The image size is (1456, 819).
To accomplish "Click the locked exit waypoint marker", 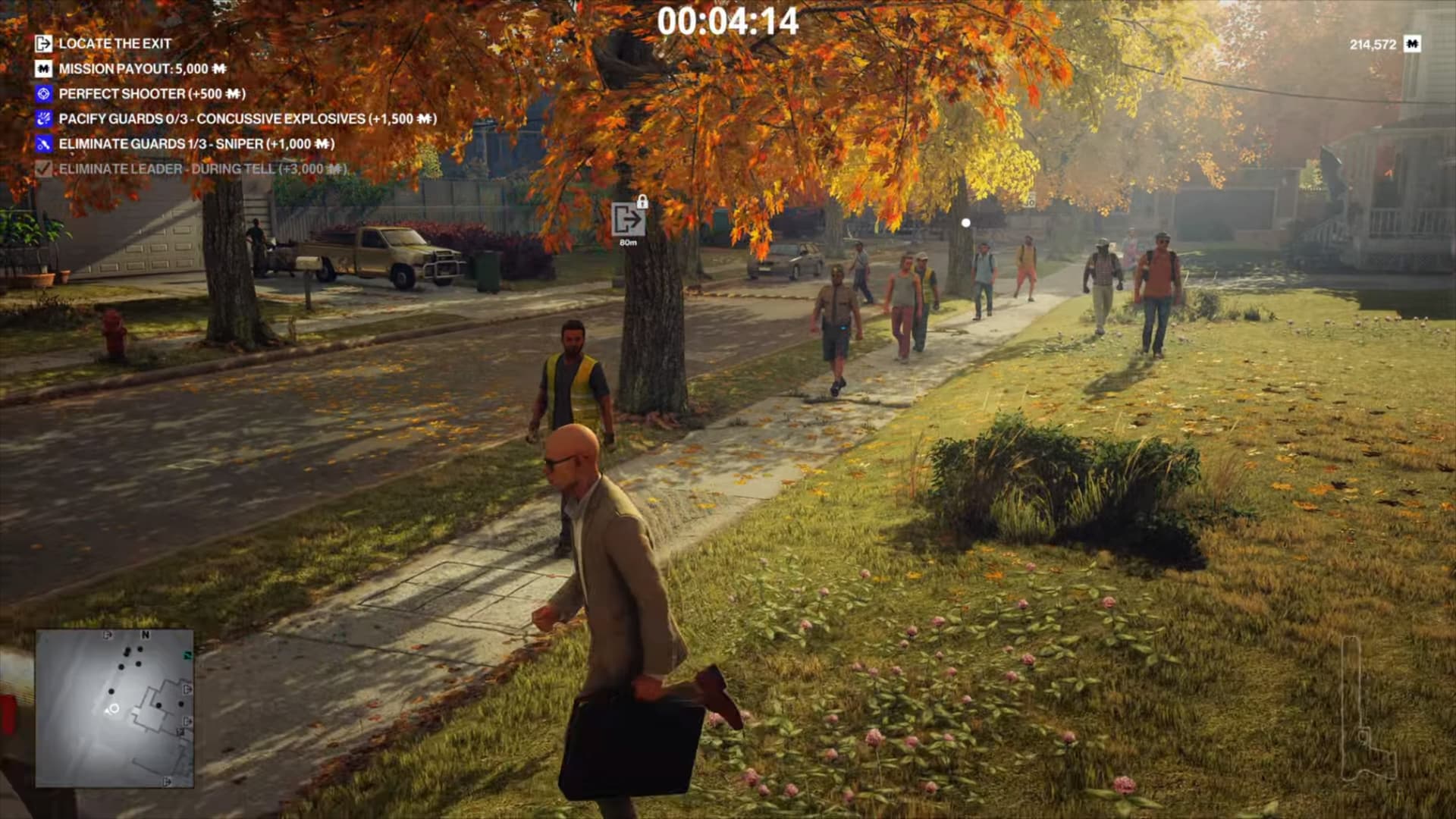I will click(628, 221).
